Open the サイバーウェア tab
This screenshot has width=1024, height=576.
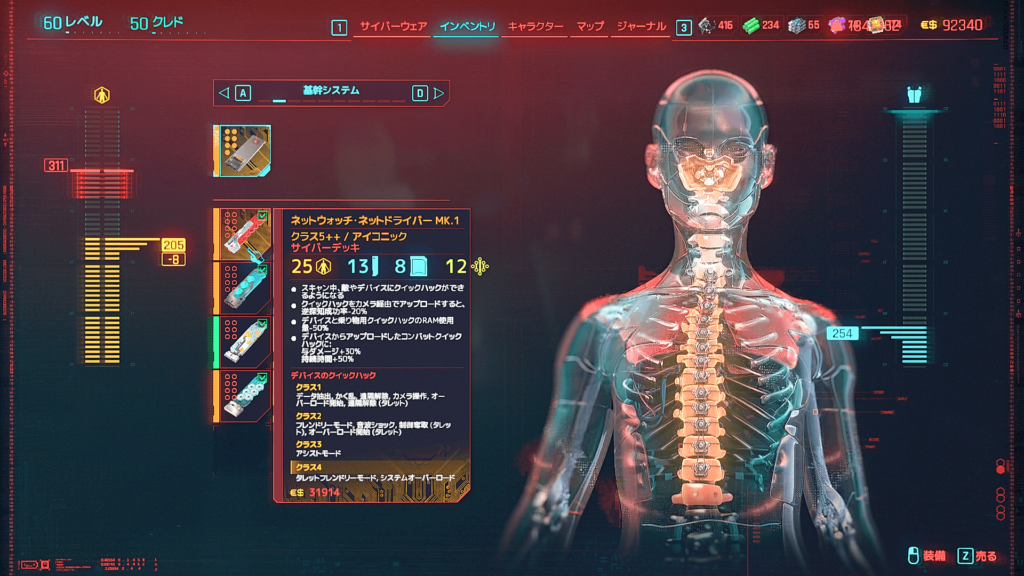393,26
